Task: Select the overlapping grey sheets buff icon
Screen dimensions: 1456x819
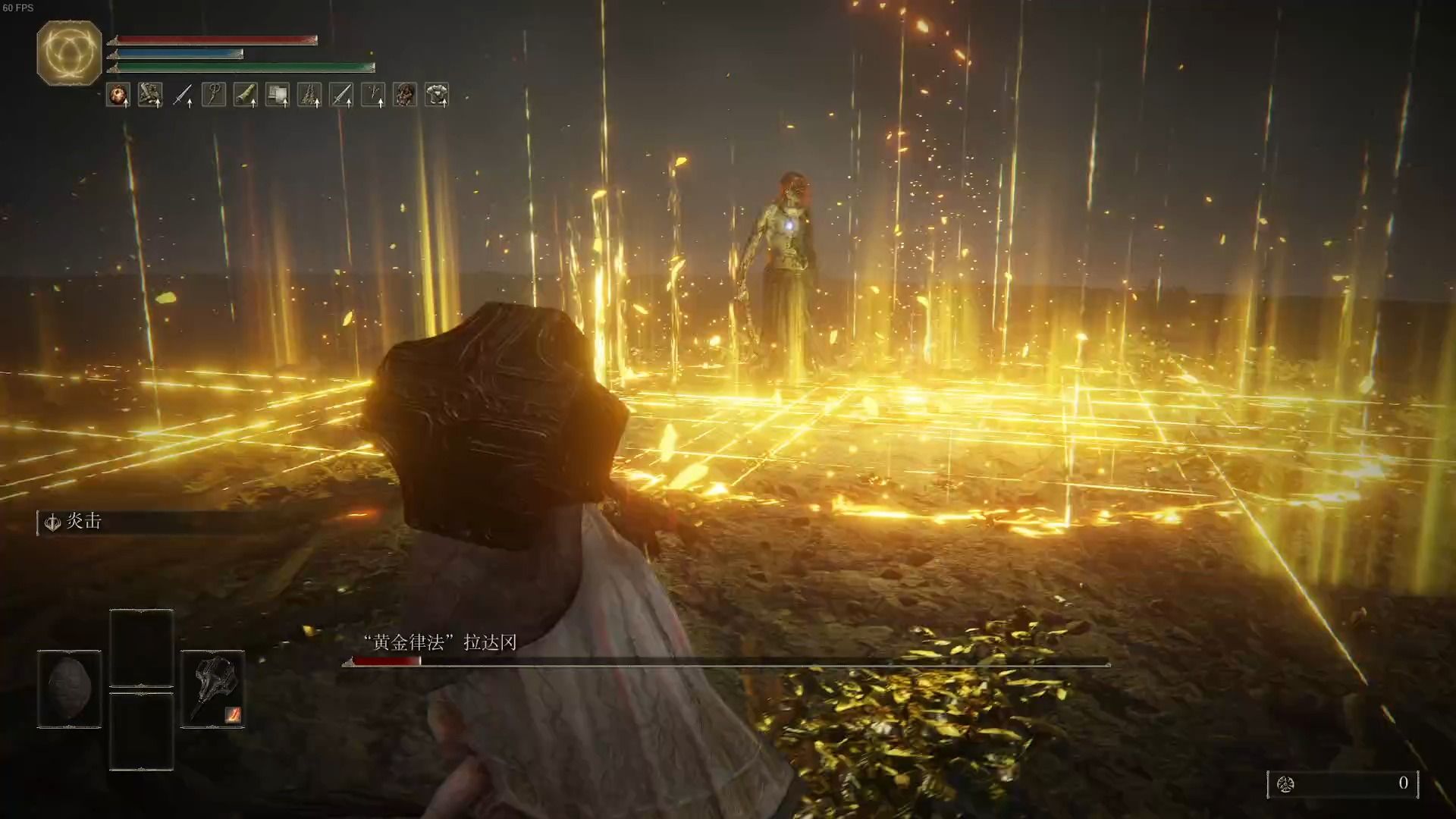Action: (278, 95)
